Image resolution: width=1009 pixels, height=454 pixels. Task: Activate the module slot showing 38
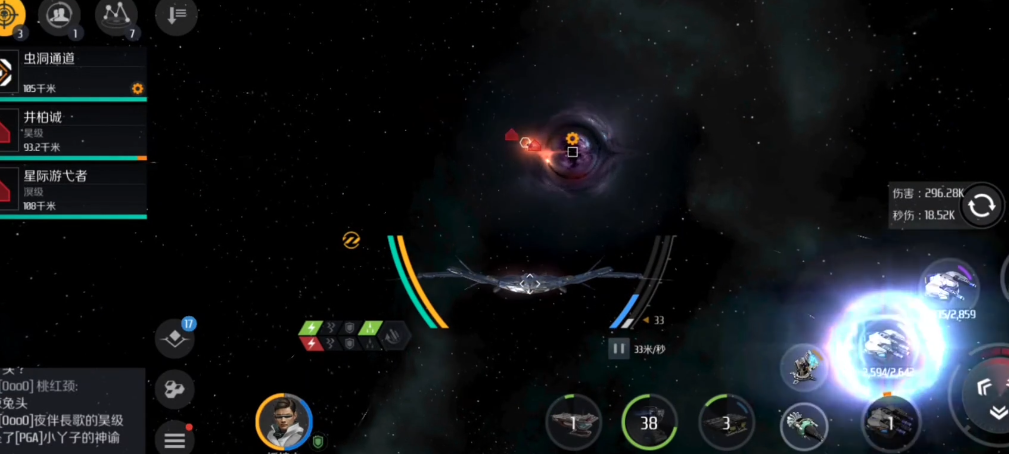click(x=649, y=422)
